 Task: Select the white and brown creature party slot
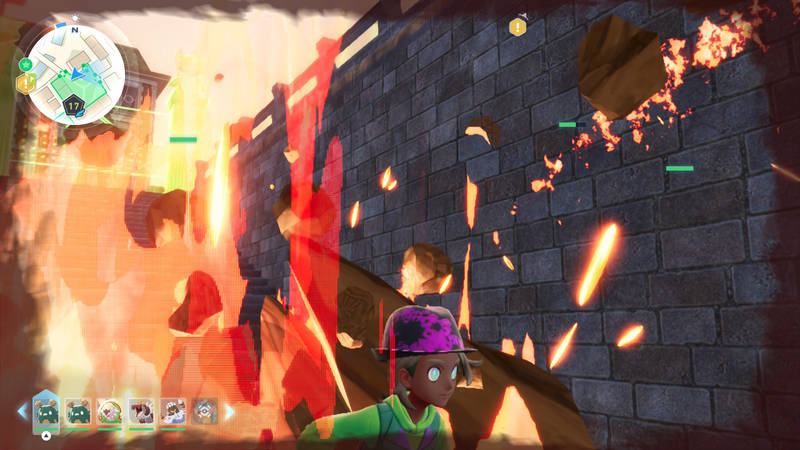(174, 410)
